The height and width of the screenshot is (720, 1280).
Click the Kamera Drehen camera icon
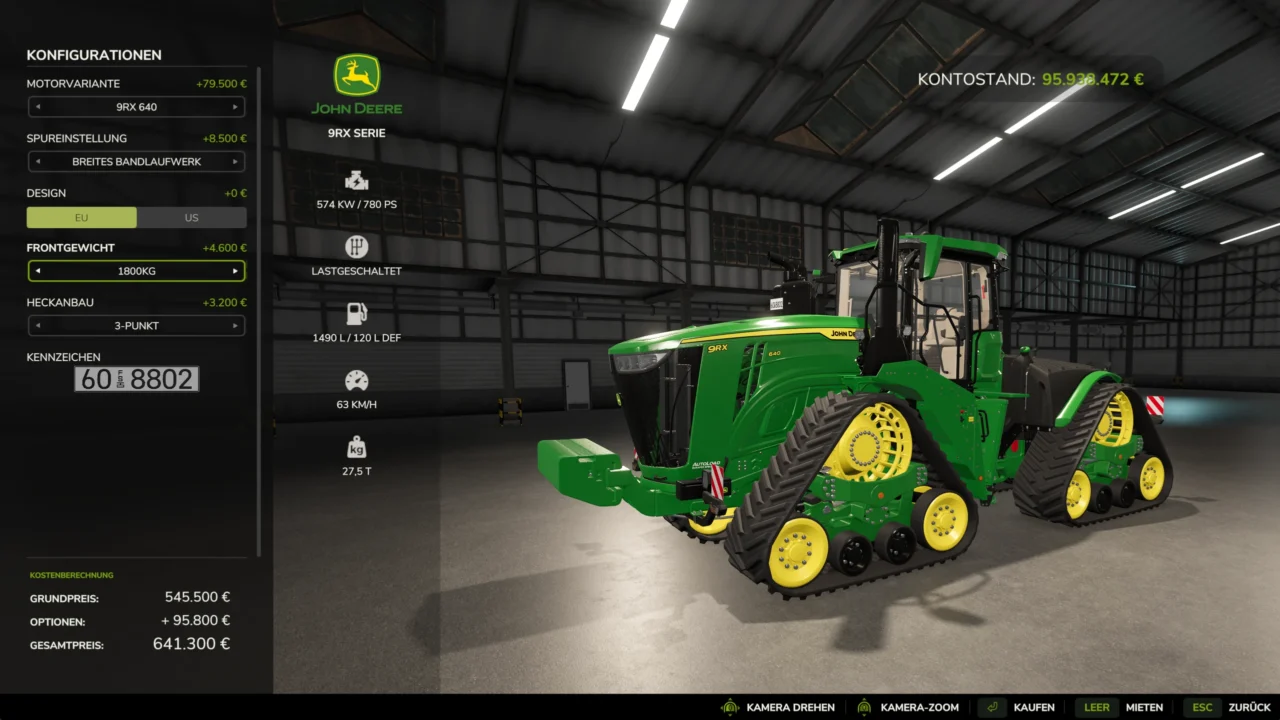(x=731, y=707)
